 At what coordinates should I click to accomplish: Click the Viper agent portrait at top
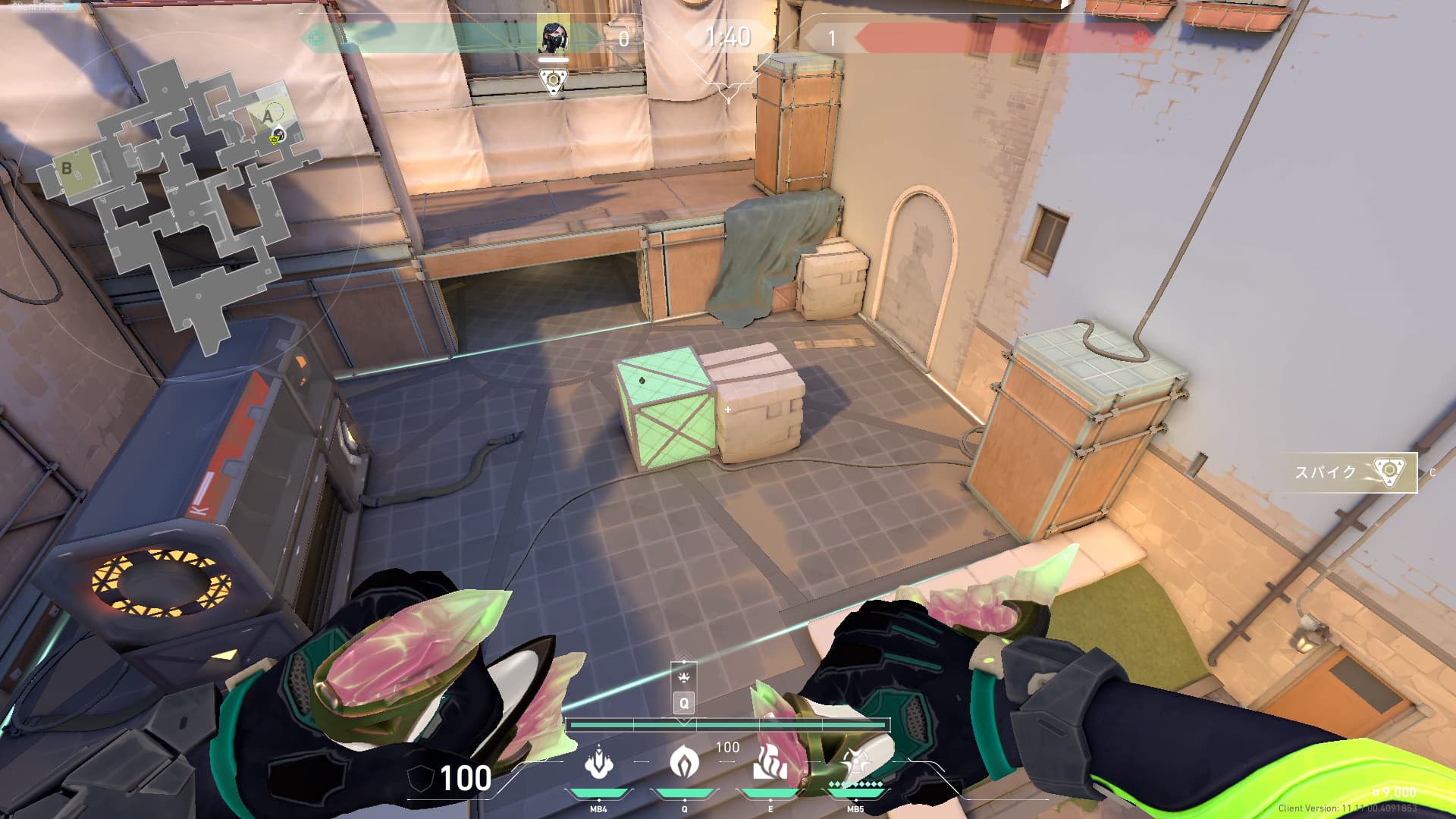coord(554,36)
